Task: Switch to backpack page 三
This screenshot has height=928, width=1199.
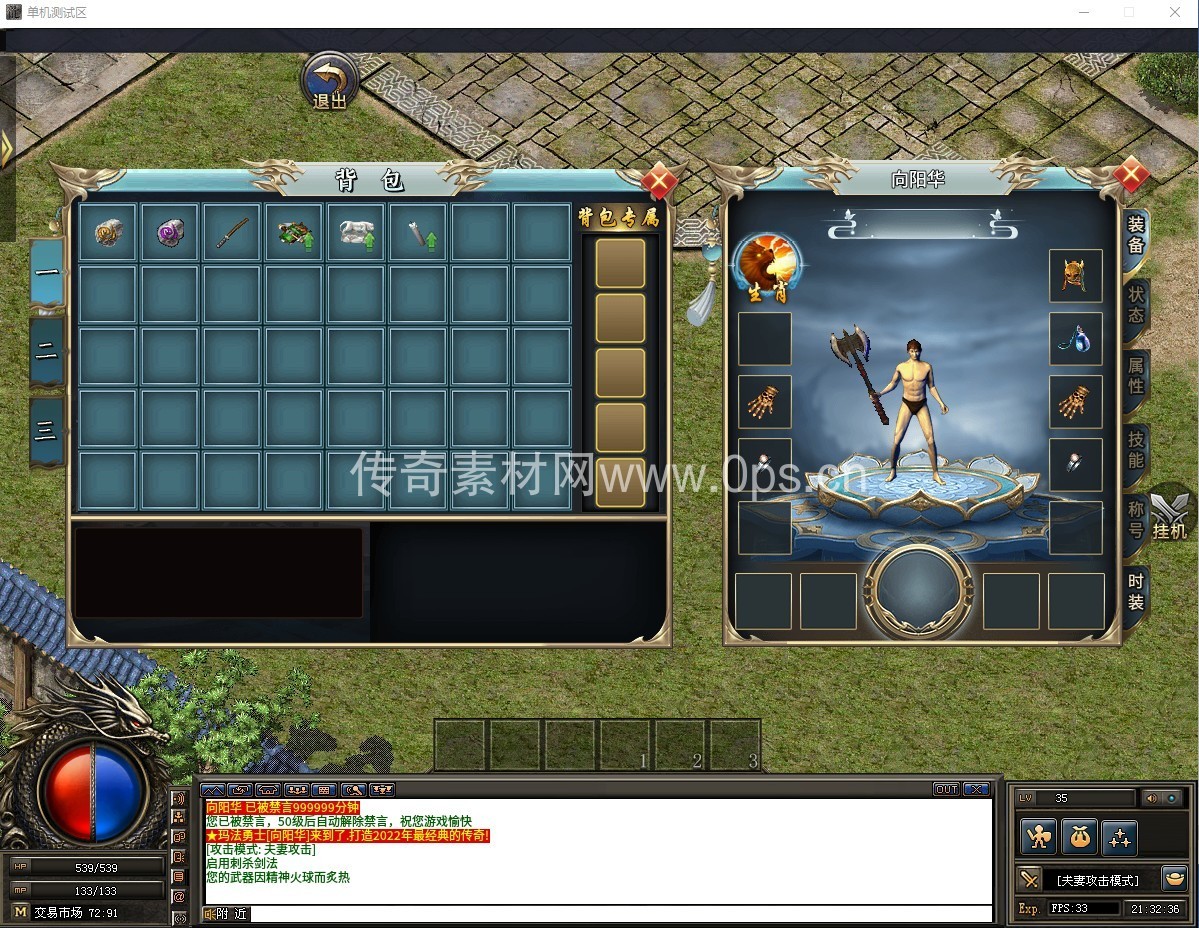Action: tap(47, 431)
